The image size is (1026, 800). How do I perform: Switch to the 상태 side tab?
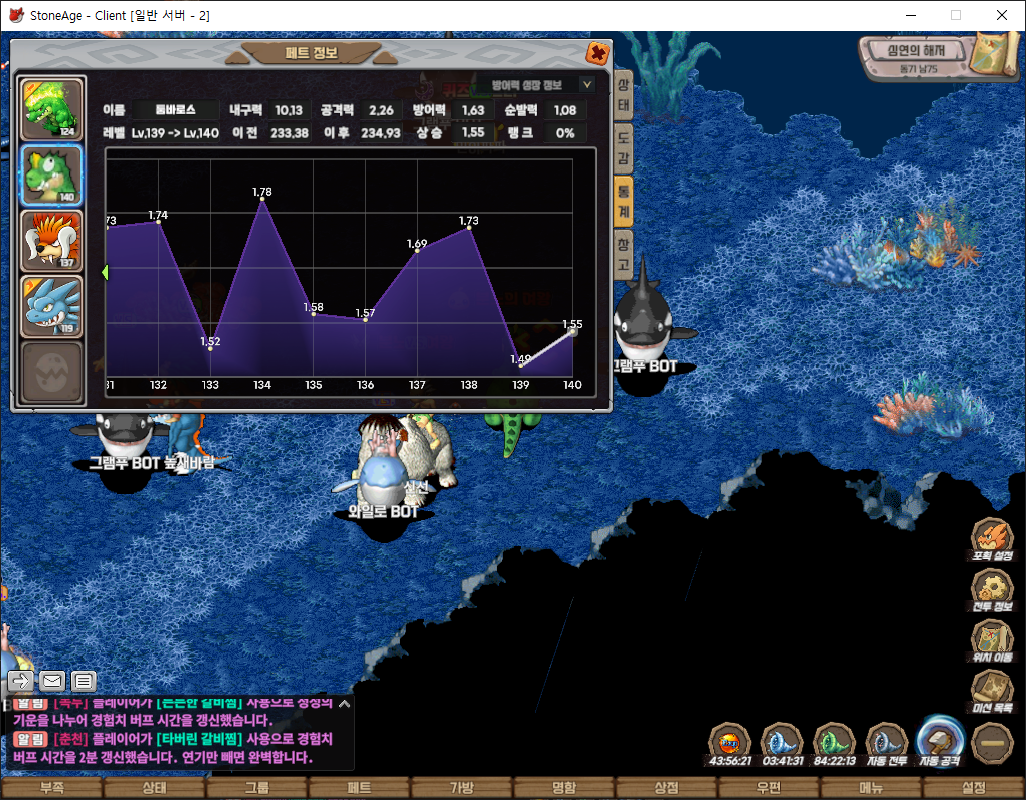coord(623,93)
